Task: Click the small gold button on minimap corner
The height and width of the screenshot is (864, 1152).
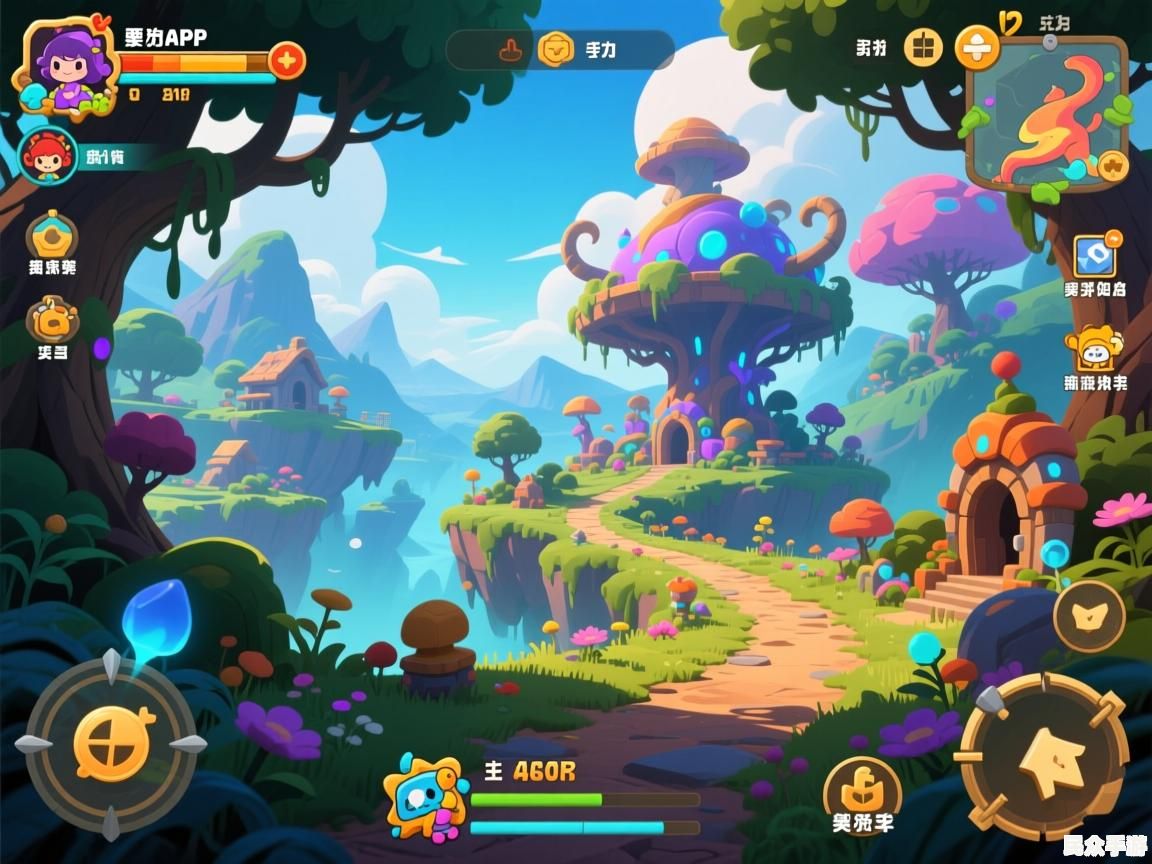Action: point(1112,166)
